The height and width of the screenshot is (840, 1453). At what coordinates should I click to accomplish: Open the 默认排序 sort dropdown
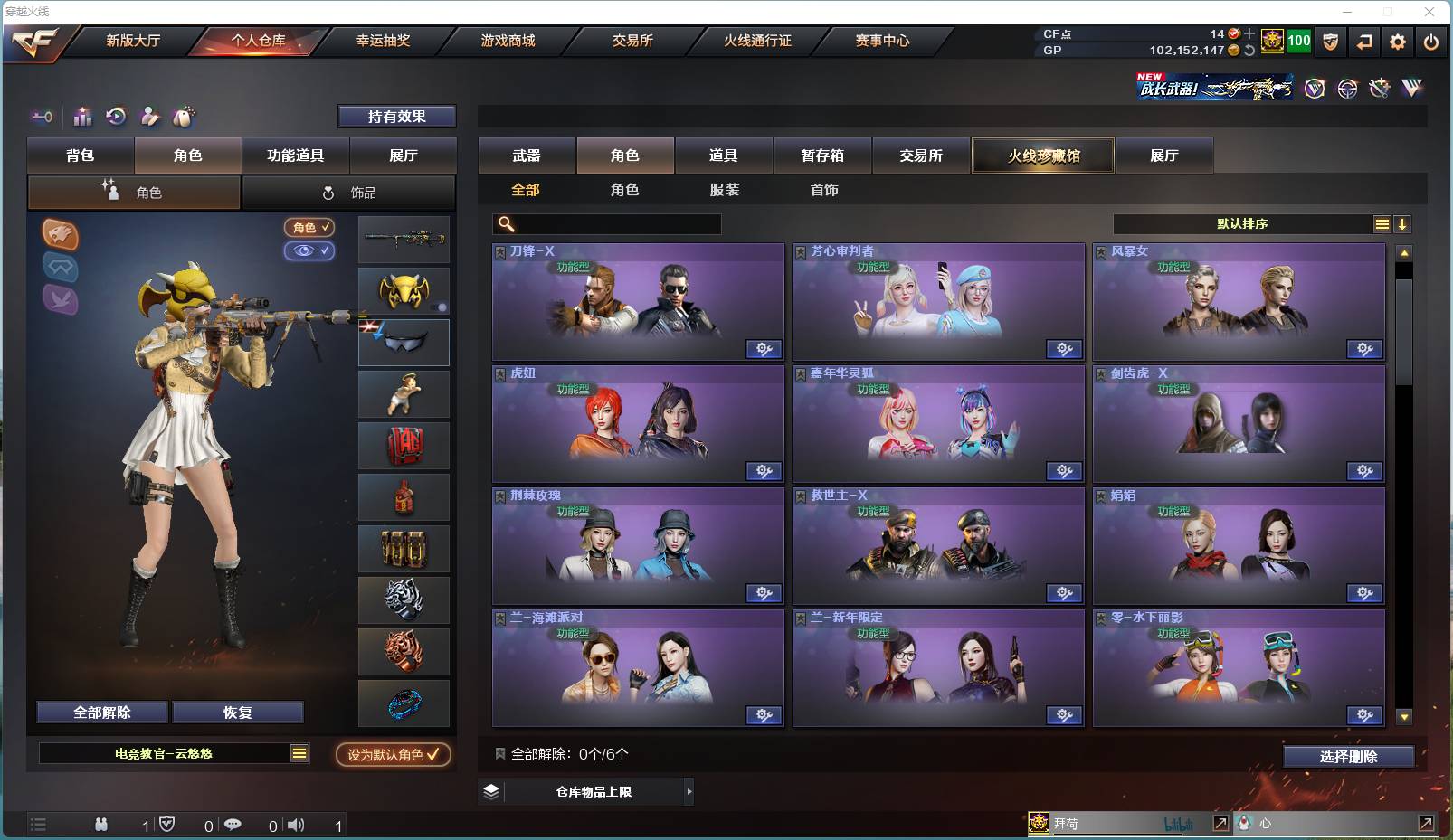[1239, 223]
